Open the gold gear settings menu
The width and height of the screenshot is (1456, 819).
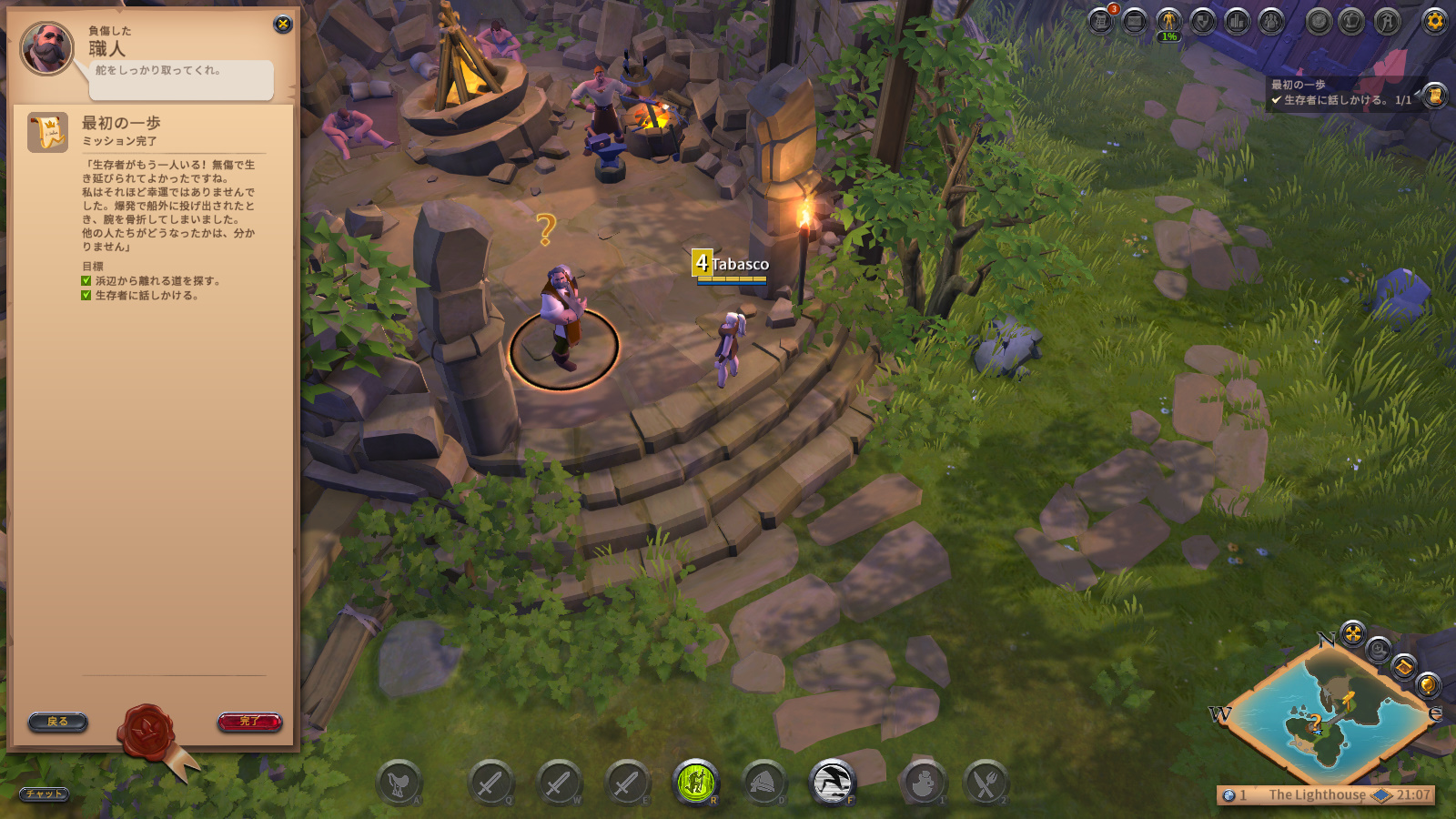tap(1435, 21)
